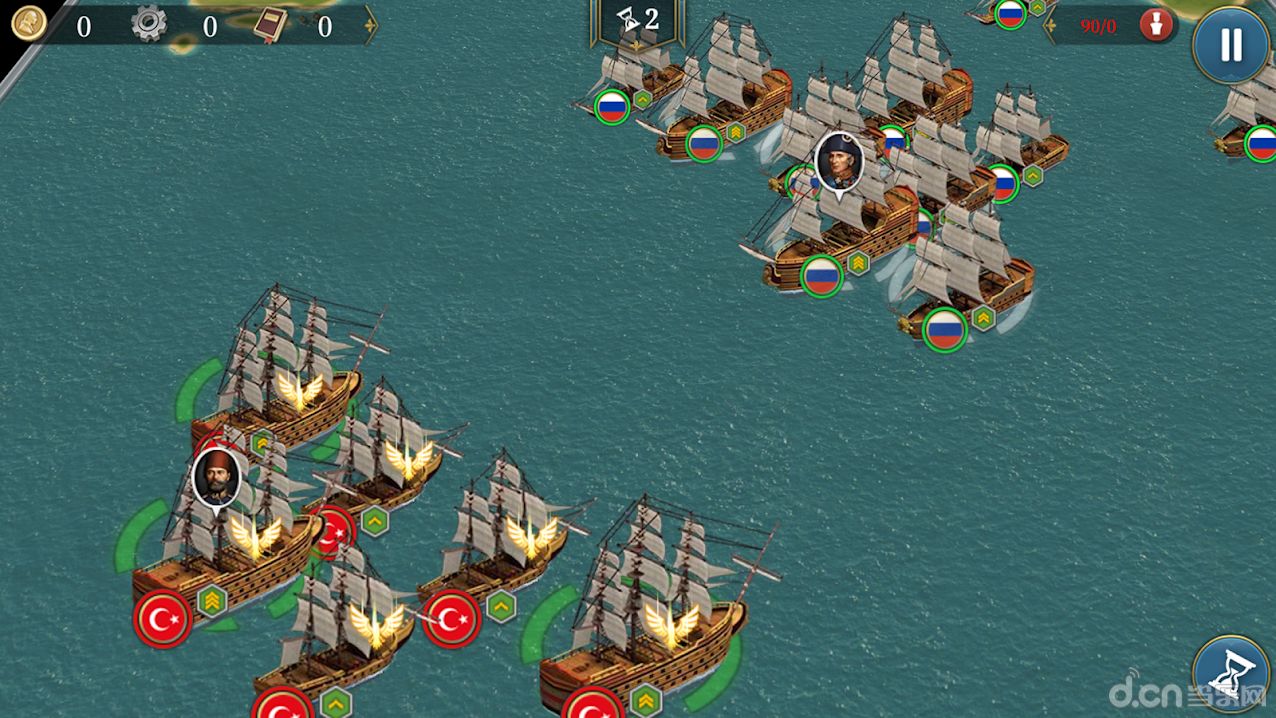1276x718 pixels.
Task: Pause the game with the top-right button
Action: [1230, 45]
